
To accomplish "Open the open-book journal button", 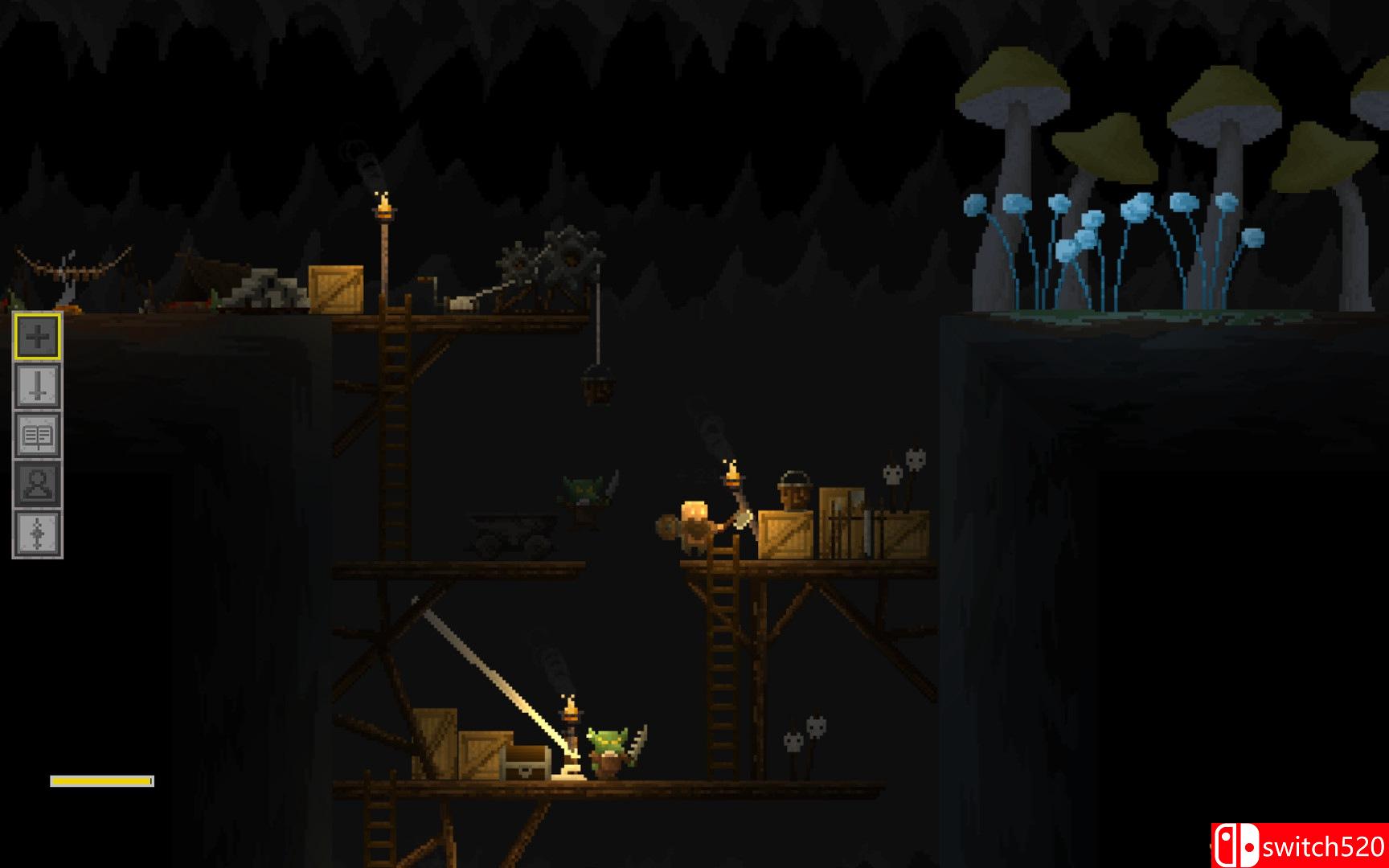I will pos(37,436).
